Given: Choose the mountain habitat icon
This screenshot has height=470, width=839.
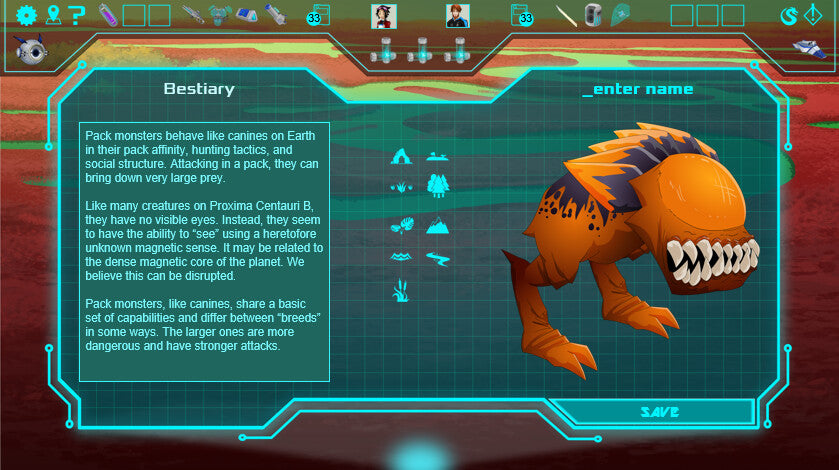Looking at the screenshot, I should coord(437,226).
